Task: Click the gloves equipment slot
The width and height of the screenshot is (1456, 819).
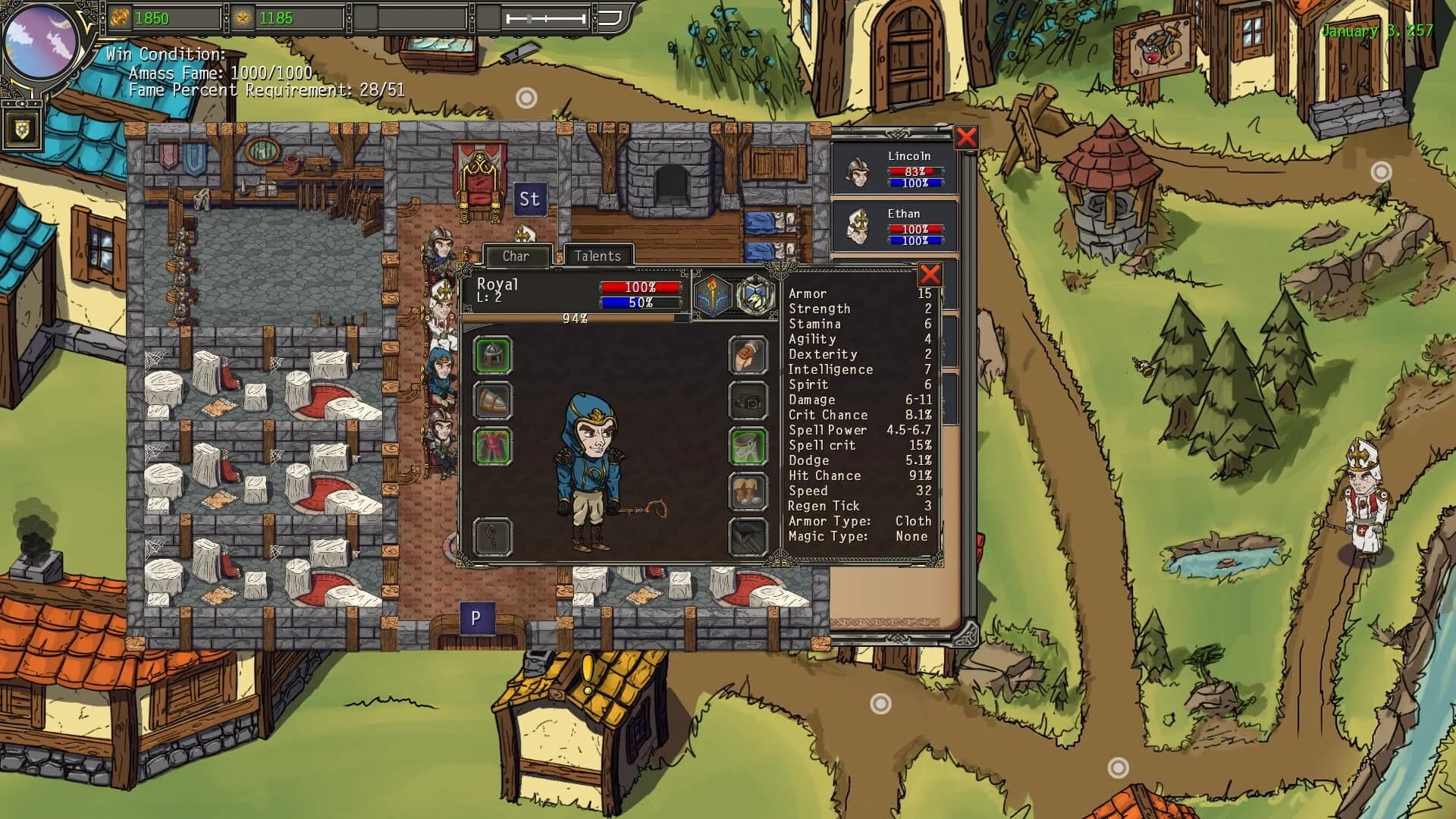Action: [748, 356]
